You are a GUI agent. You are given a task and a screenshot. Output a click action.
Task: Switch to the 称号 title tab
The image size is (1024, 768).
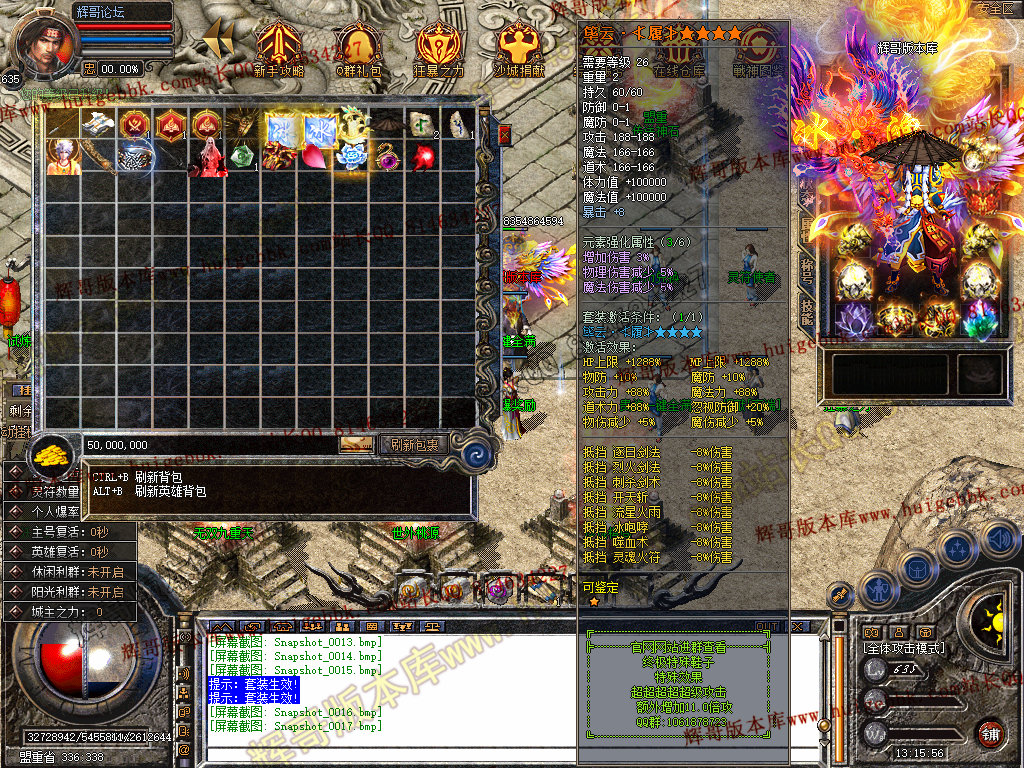(806, 270)
